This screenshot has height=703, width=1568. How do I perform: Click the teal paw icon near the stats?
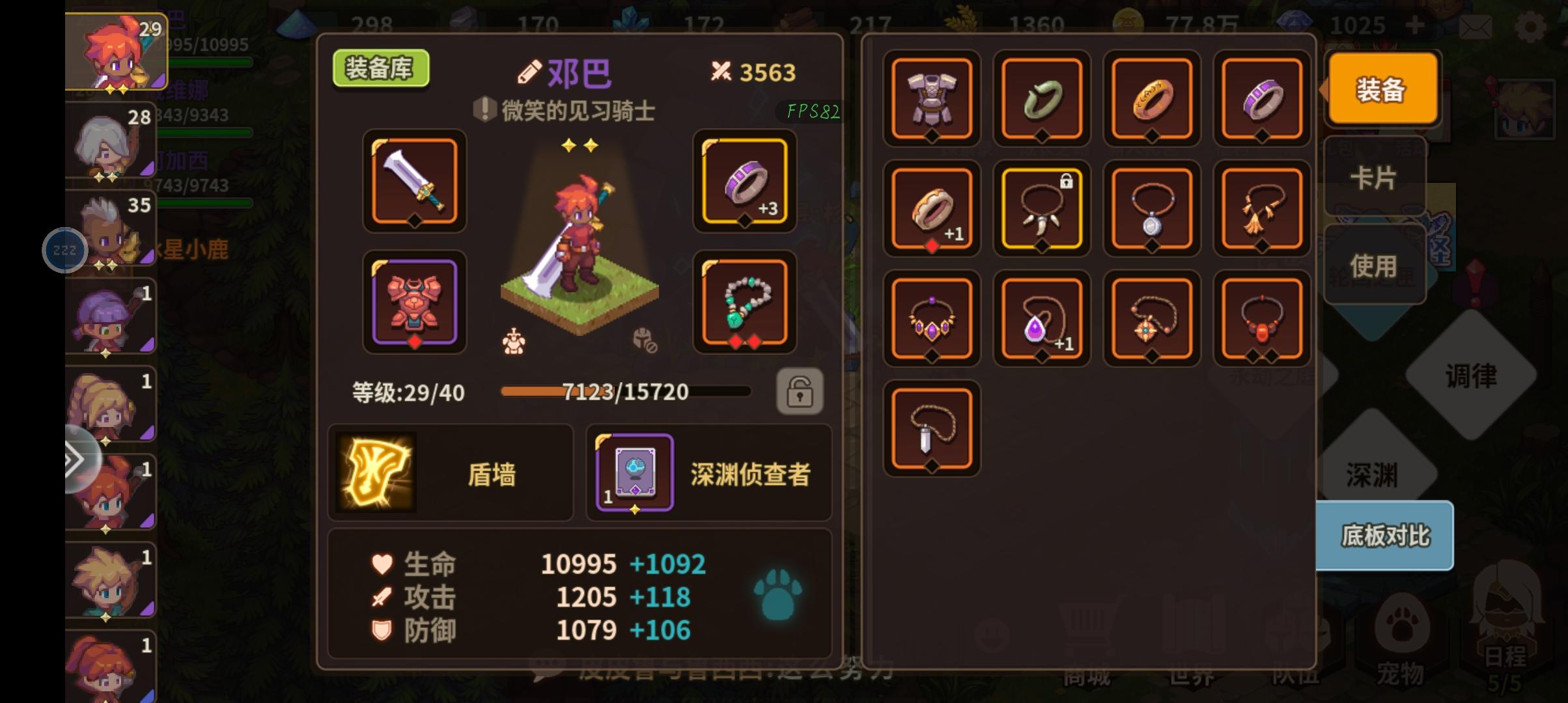779,596
